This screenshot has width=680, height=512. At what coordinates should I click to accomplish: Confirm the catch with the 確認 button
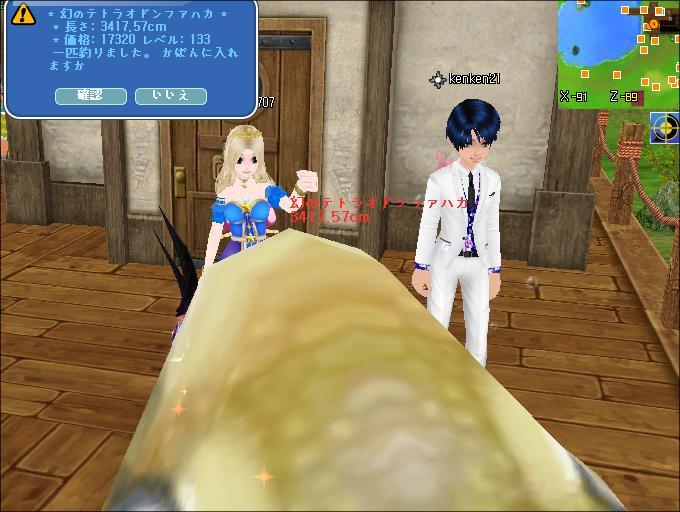click(x=90, y=96)
